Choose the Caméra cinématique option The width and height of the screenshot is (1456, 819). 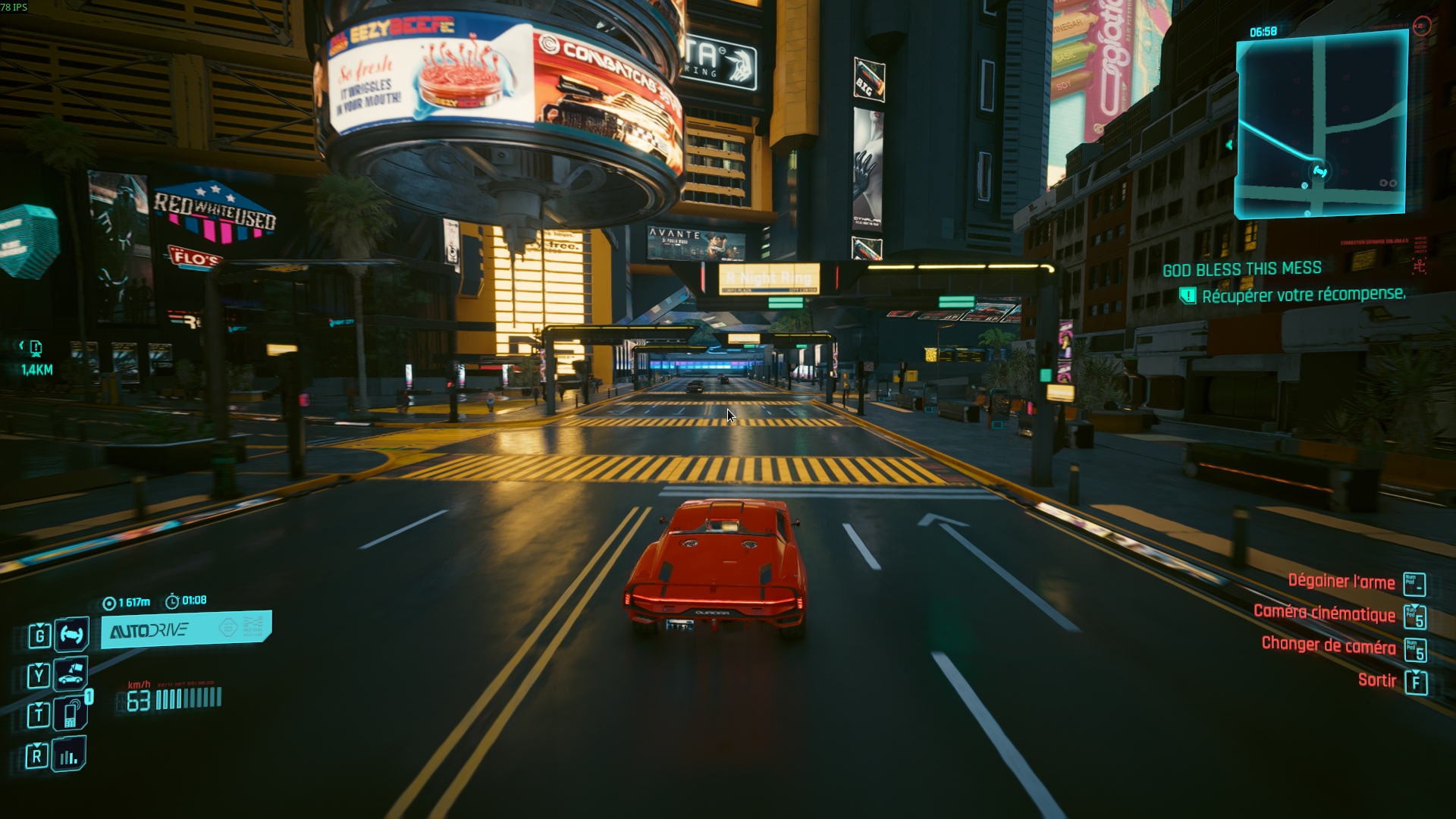tap(1324, 613)
